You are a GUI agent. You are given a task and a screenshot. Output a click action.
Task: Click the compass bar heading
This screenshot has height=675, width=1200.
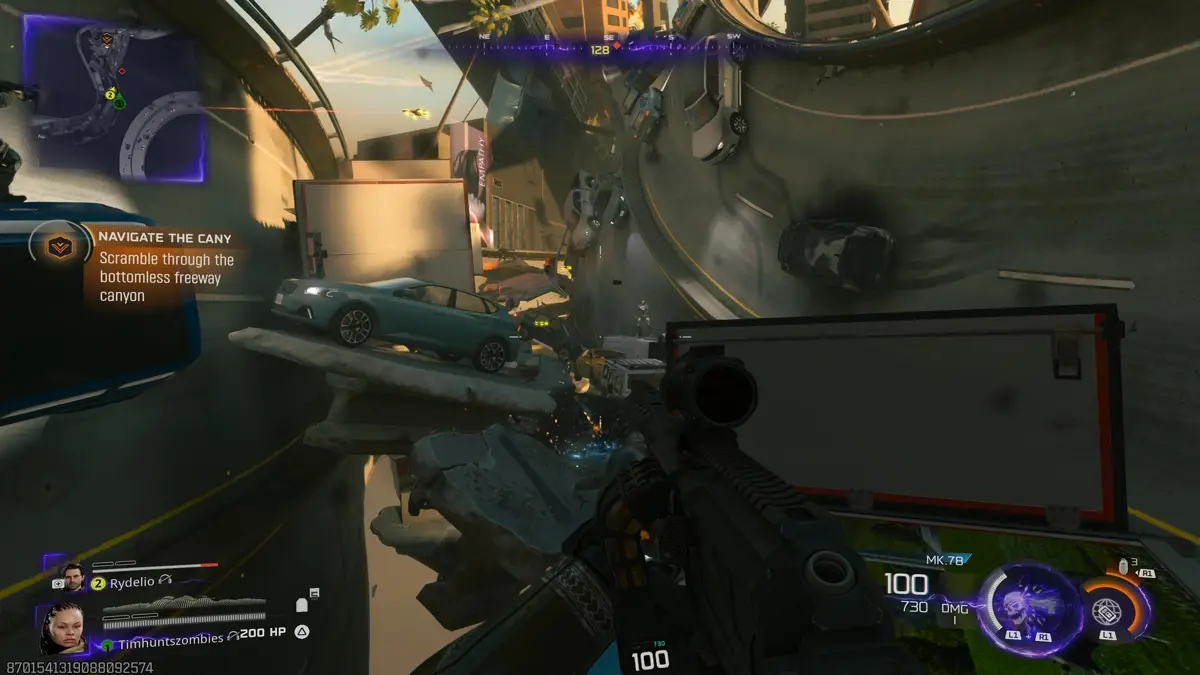coord(600,48)
